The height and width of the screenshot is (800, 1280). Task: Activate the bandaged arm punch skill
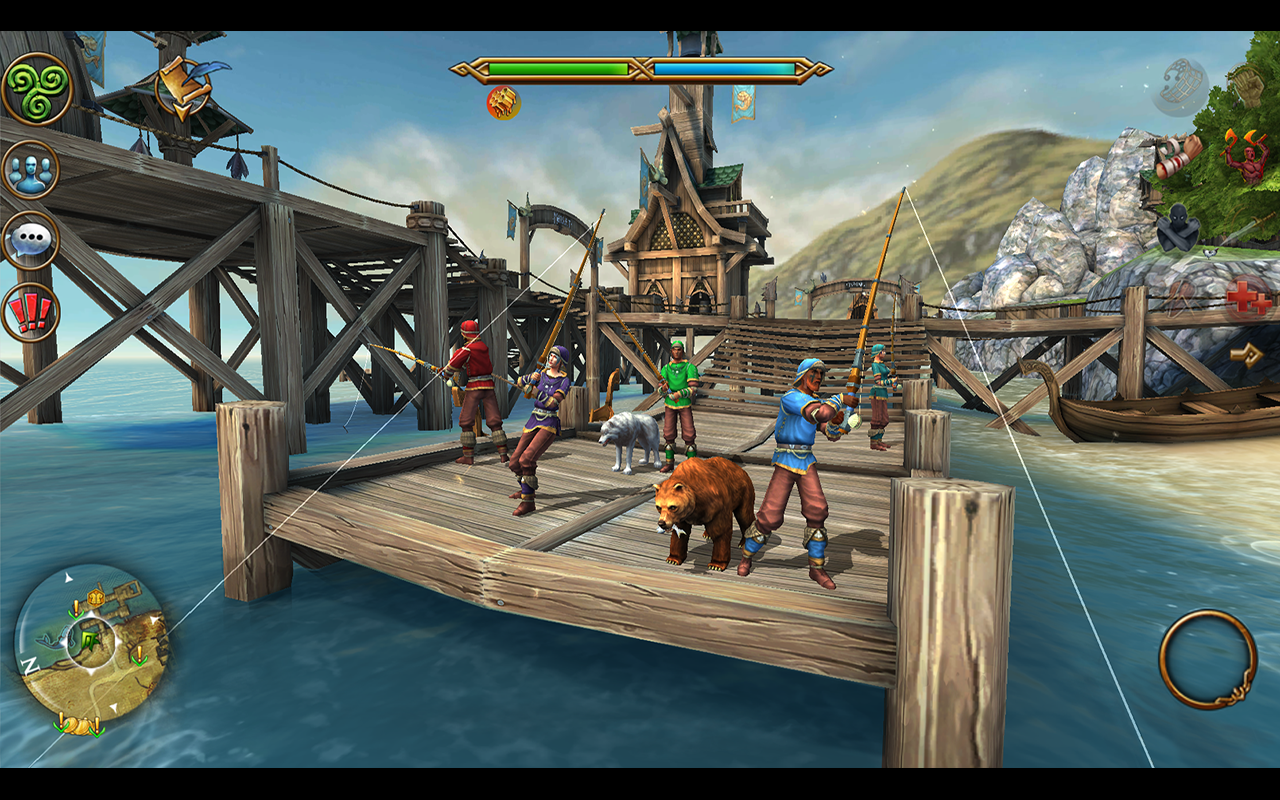[x=1178, y=155]
